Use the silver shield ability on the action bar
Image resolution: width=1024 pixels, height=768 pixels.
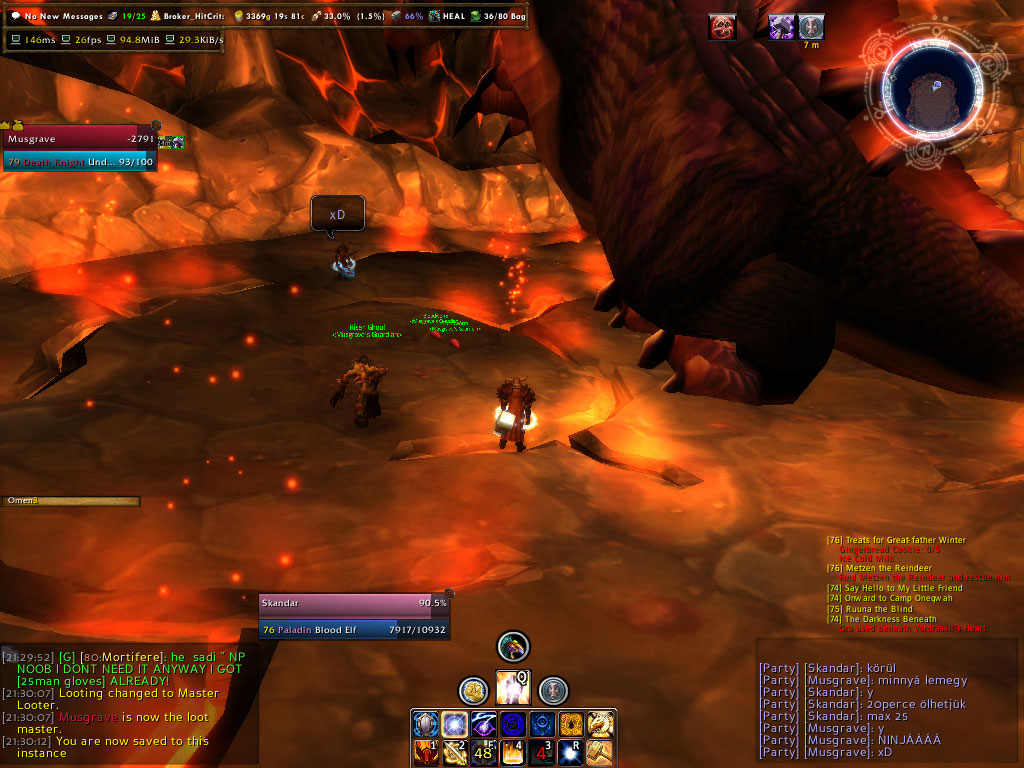[x=426, y=724]
